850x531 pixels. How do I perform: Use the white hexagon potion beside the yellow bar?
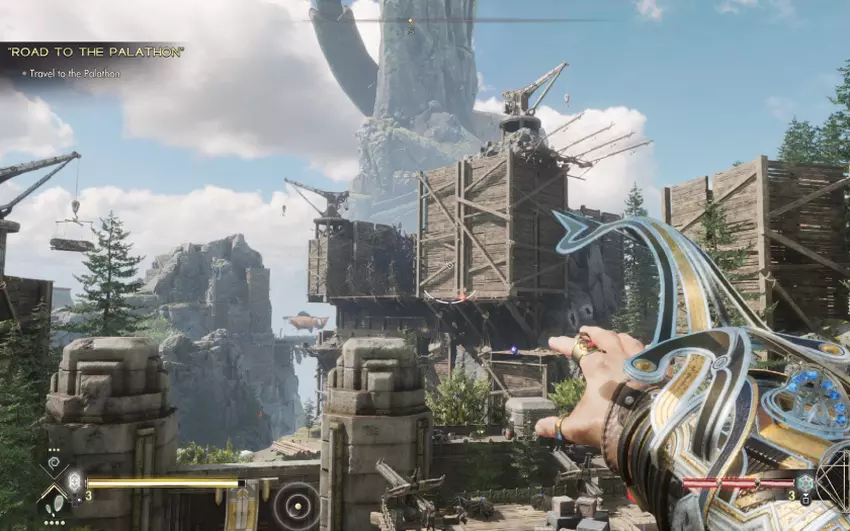73,481
